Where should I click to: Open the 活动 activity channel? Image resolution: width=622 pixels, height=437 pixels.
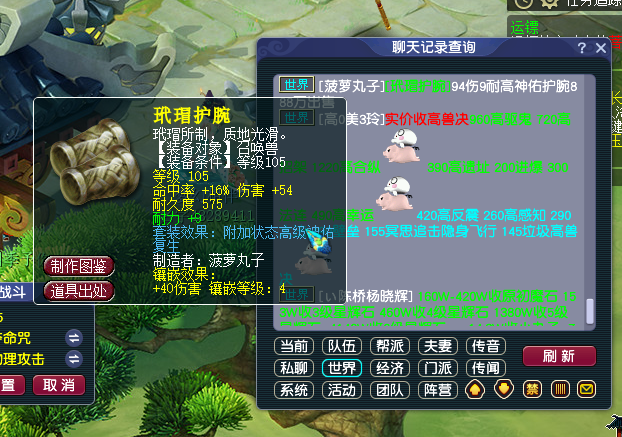point(341,388)
